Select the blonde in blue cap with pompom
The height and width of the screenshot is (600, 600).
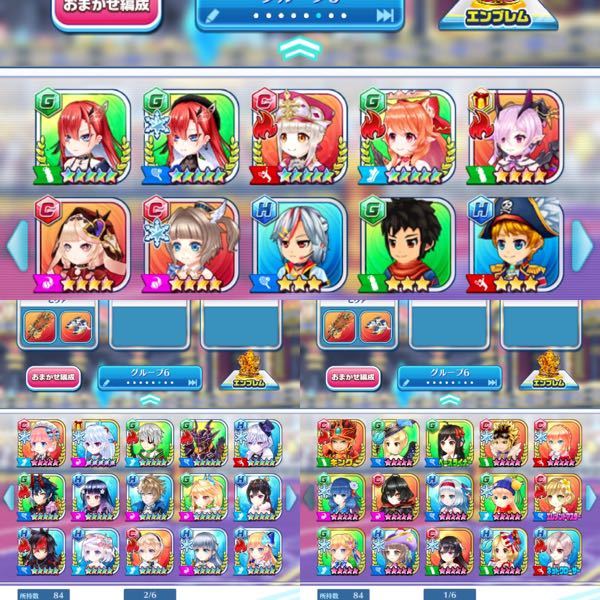click(x=504, y=499)
